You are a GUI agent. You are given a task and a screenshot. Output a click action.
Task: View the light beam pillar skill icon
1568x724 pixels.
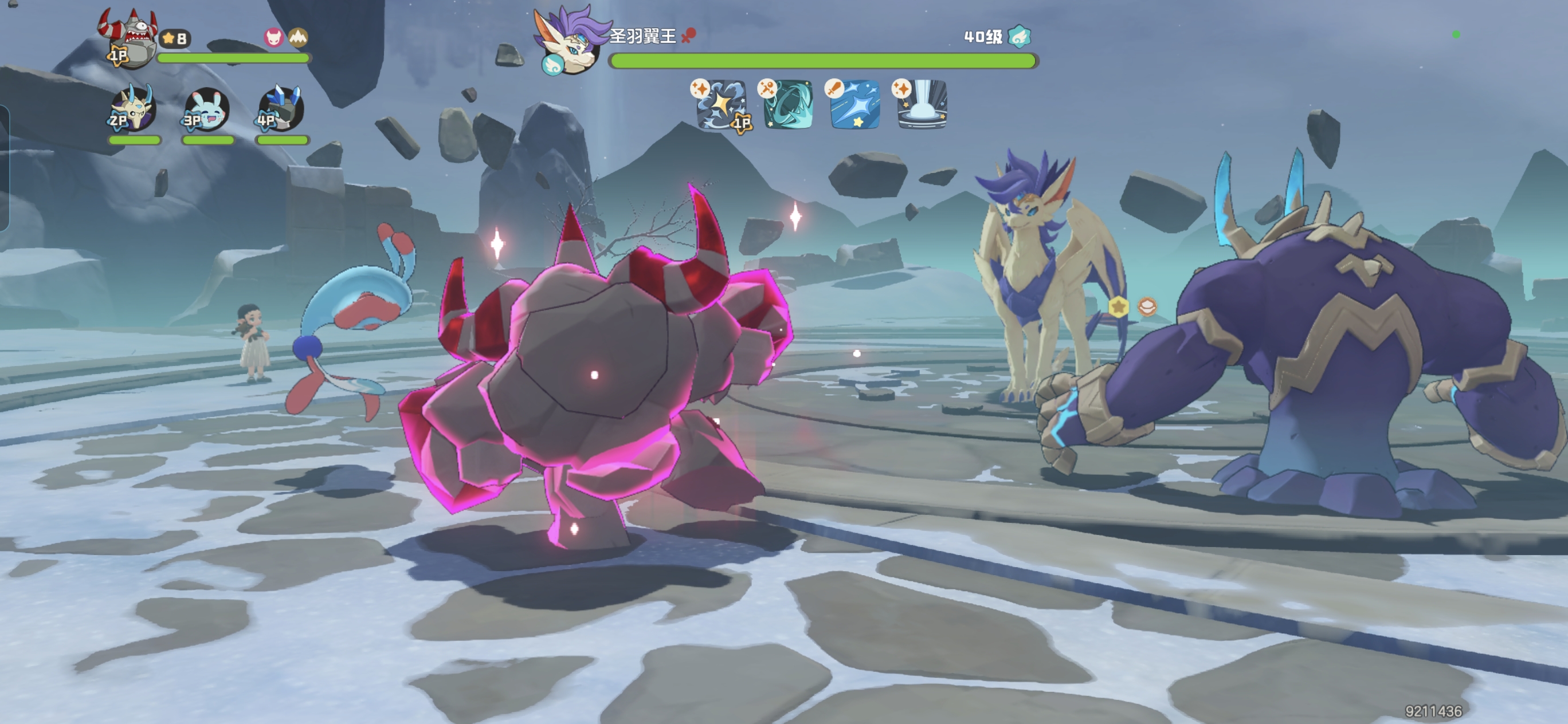click(x=922, y=105)
